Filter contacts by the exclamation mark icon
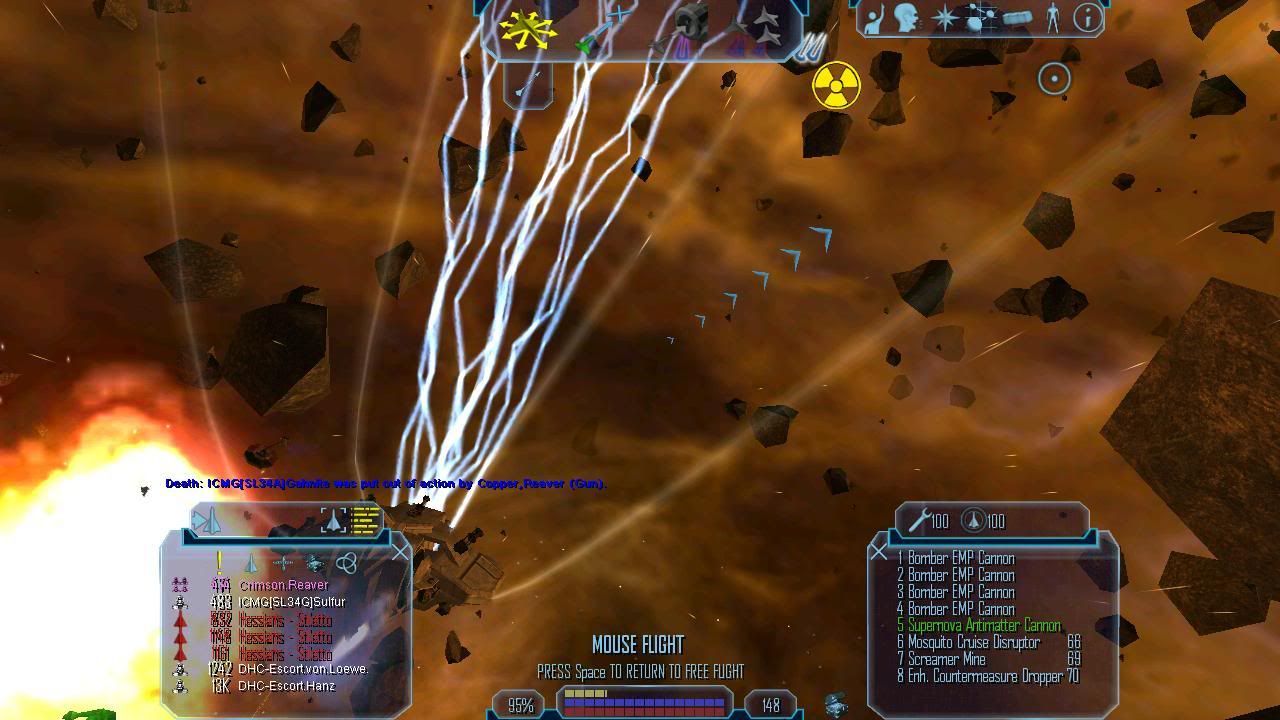Screen dimensions: 1280x720 220,563
